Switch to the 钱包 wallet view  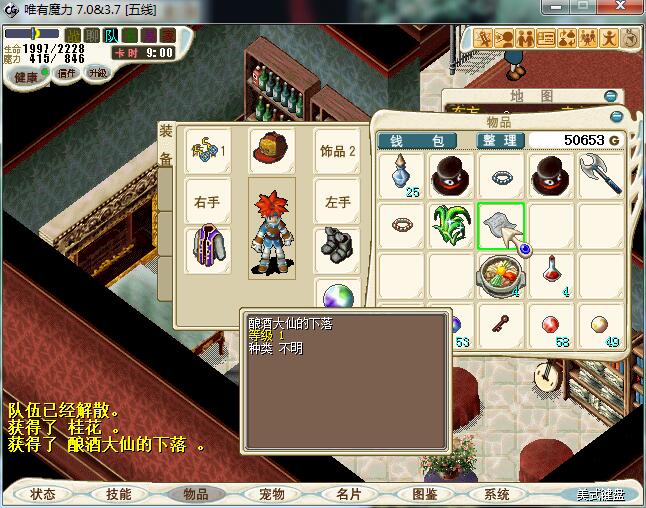(417, 141)
